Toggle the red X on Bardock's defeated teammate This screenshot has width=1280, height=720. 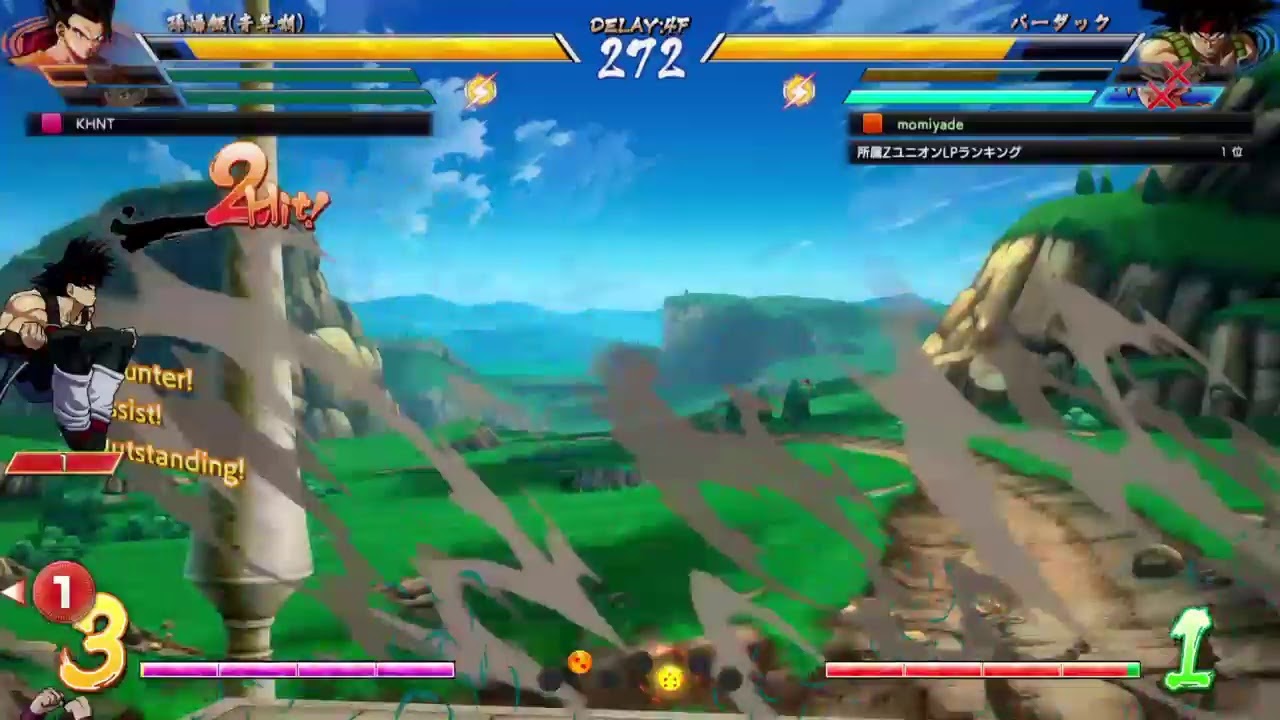1177,72
